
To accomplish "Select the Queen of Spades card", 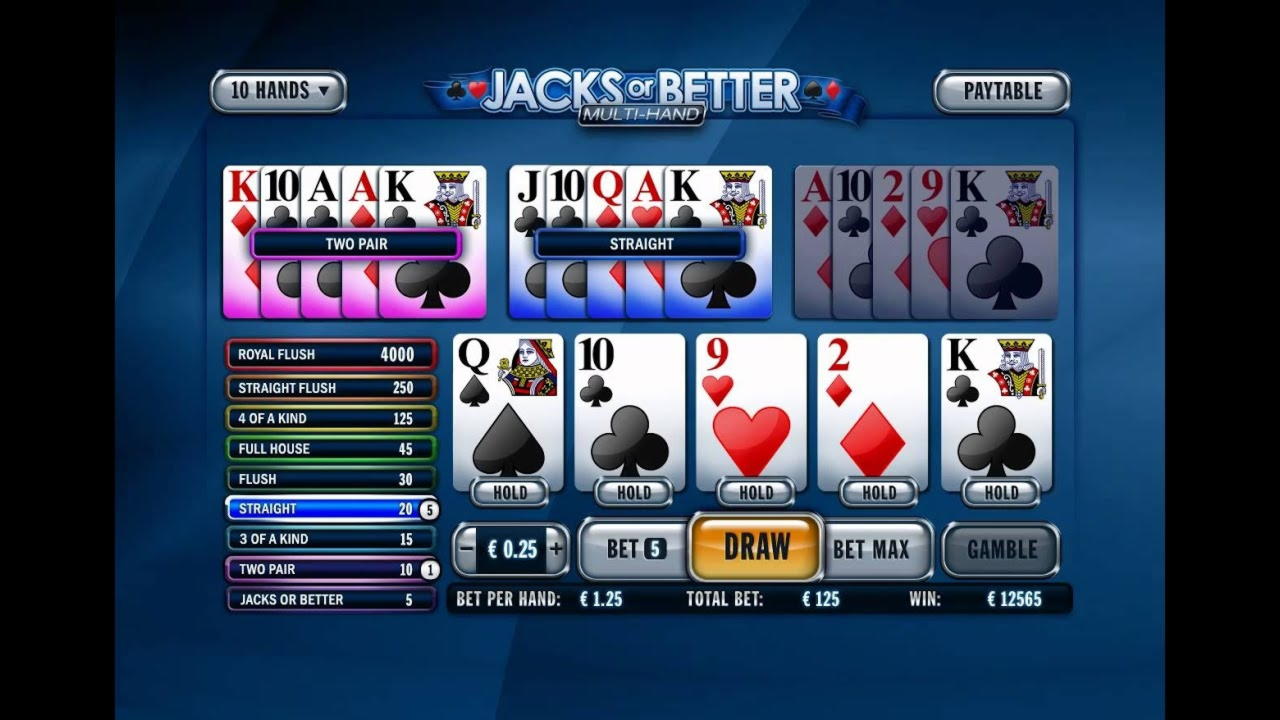I will click(x=508, y=410).
